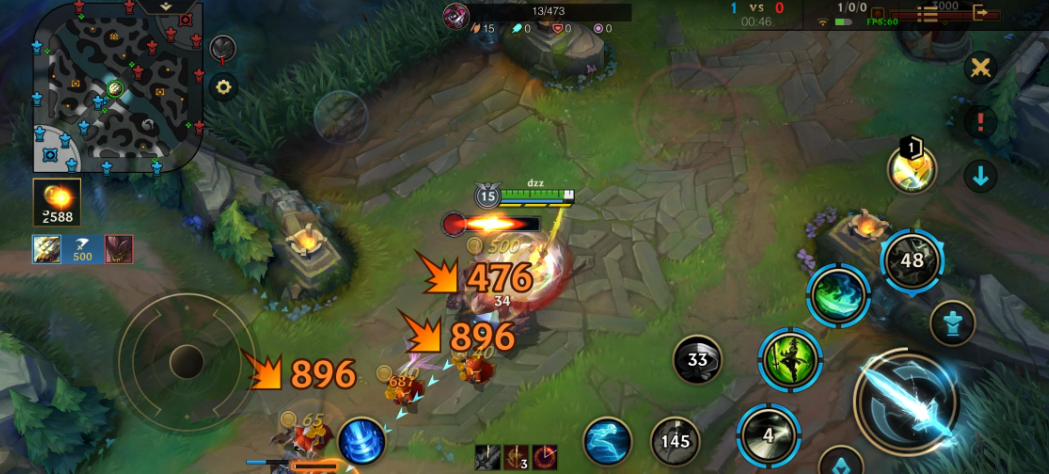Use the blue running figure ghost spell
The height and width of the screenshot is (474, 1049).
pyautogui.click(x=607, y=440)
